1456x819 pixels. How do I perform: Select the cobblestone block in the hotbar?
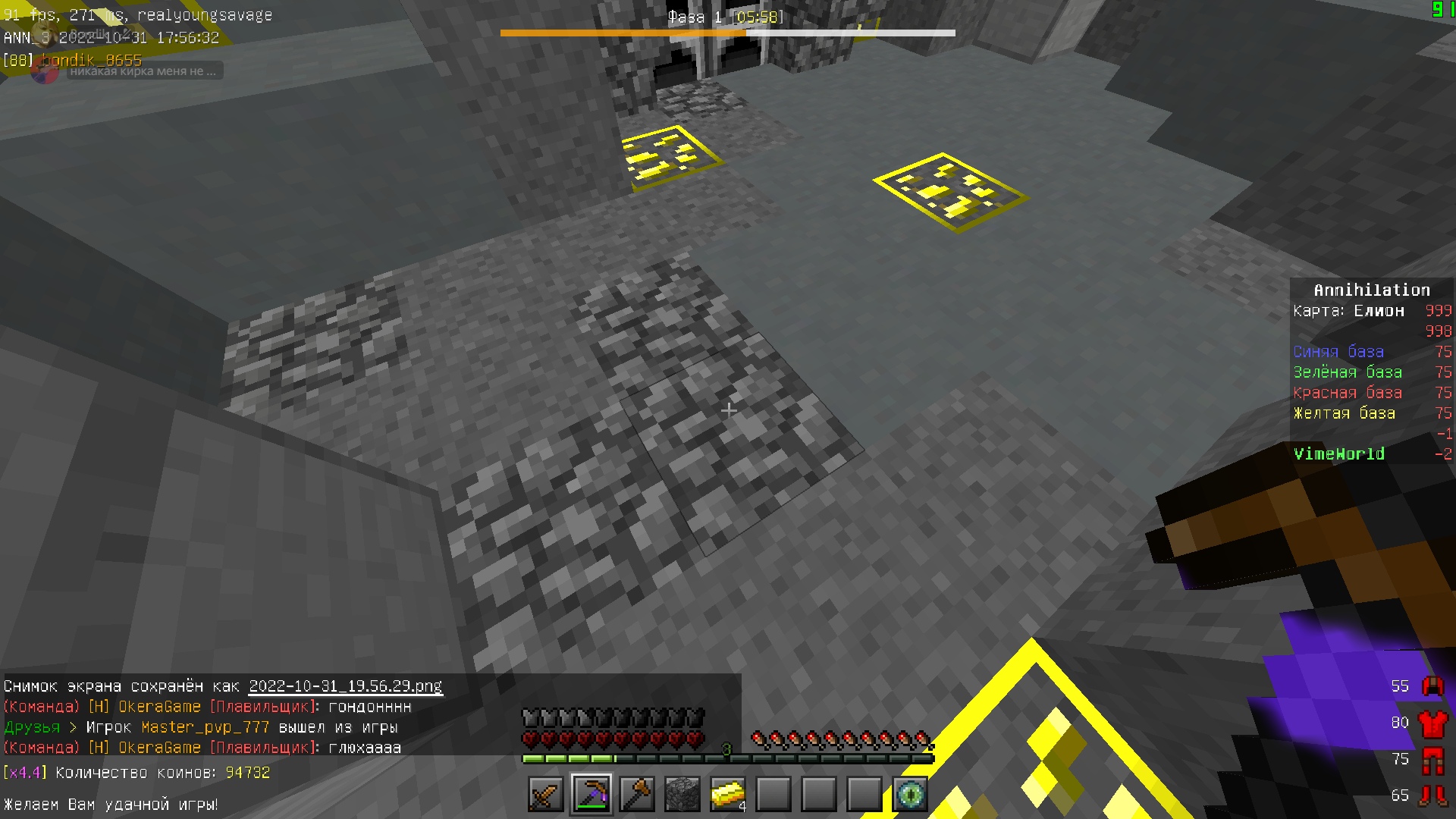[683, 795]
